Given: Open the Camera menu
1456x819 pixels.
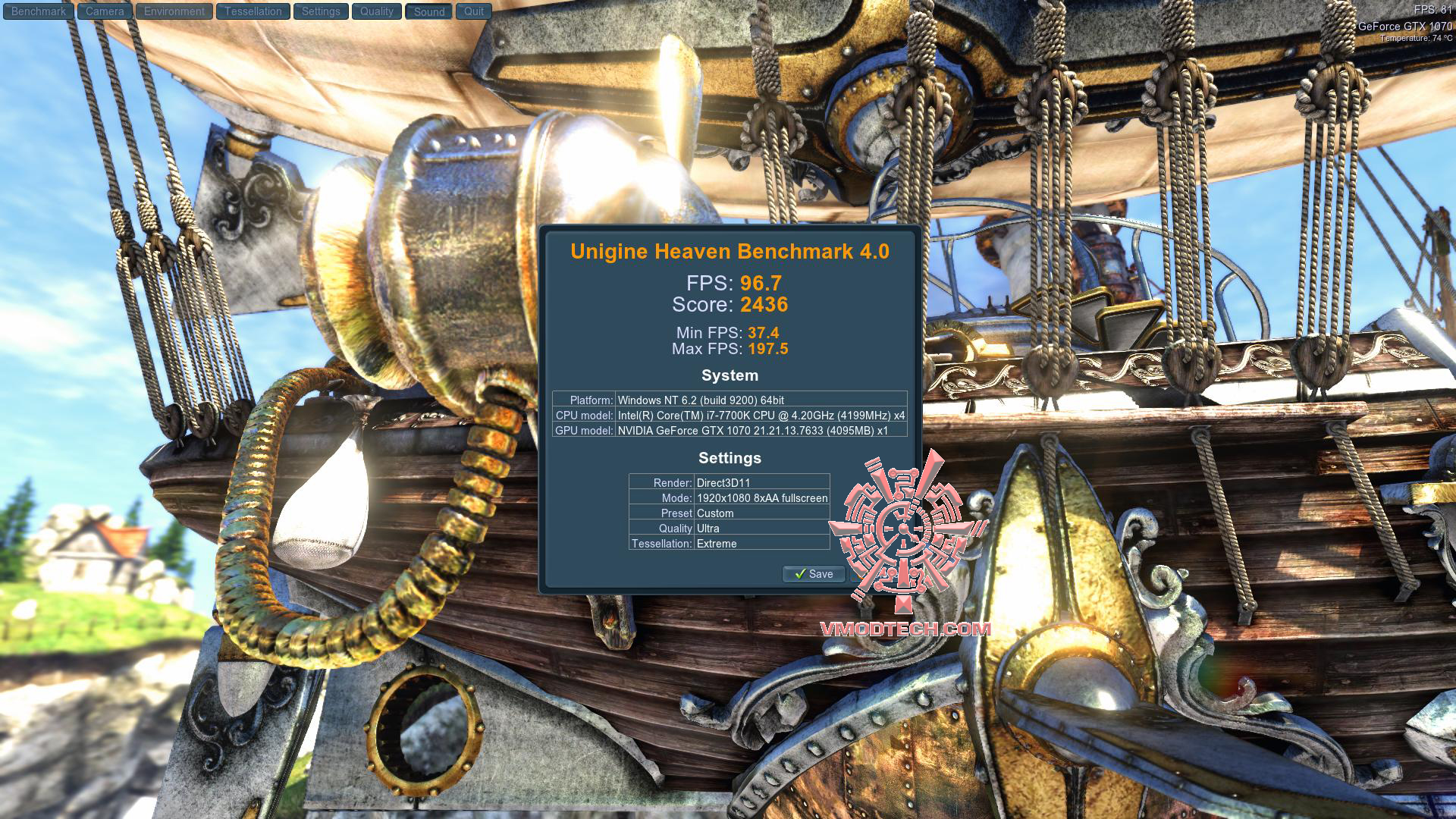Looking at the screenshot, I should (105, 11).
